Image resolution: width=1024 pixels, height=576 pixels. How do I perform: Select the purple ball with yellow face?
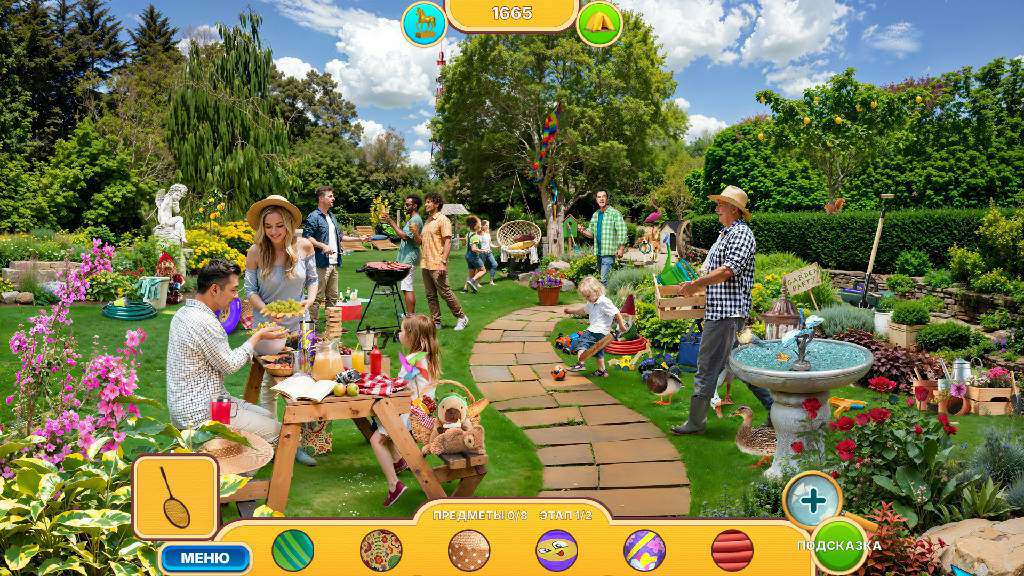557,550
